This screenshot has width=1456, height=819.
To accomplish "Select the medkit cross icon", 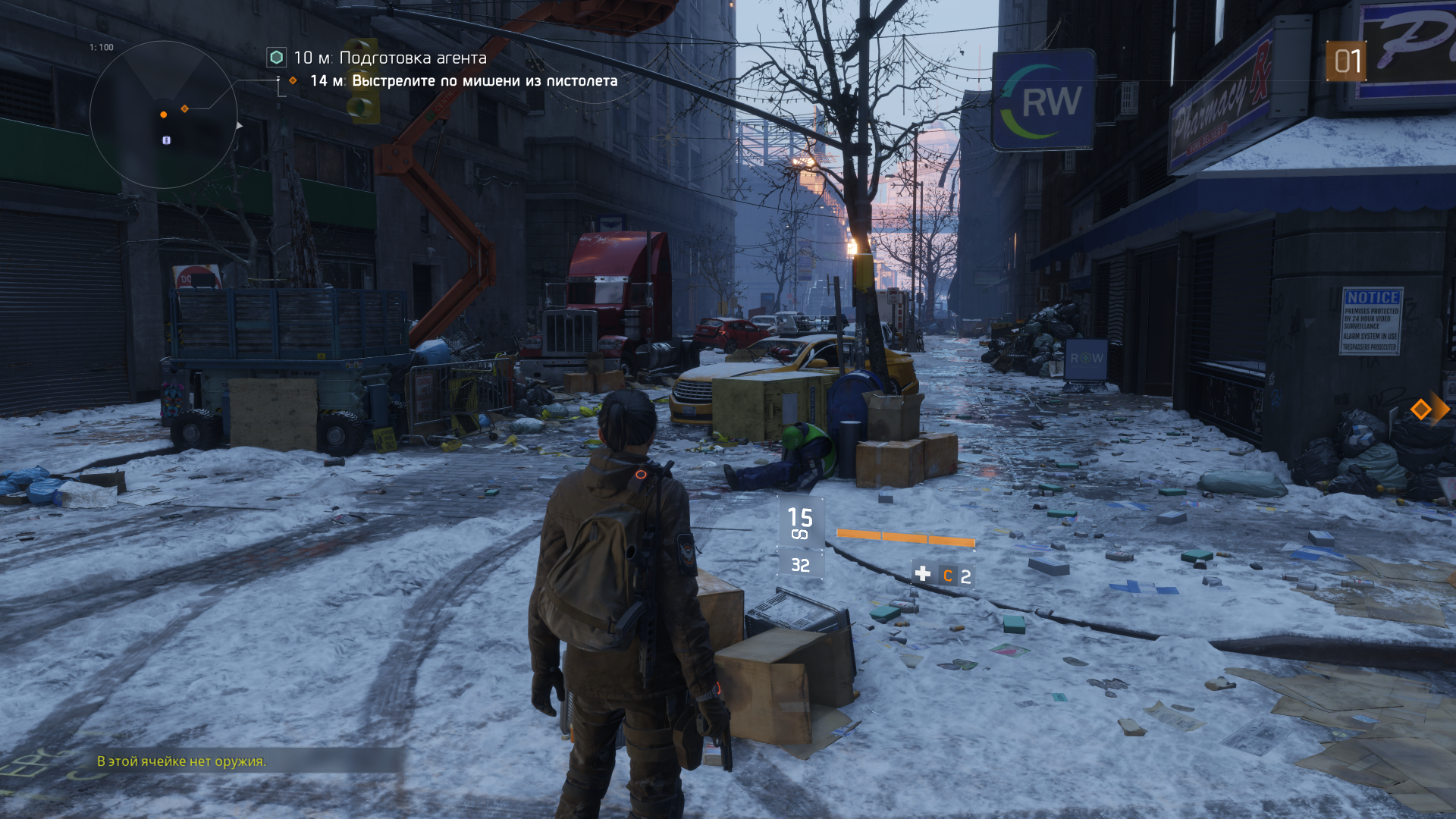I will (x=923, y=574).
